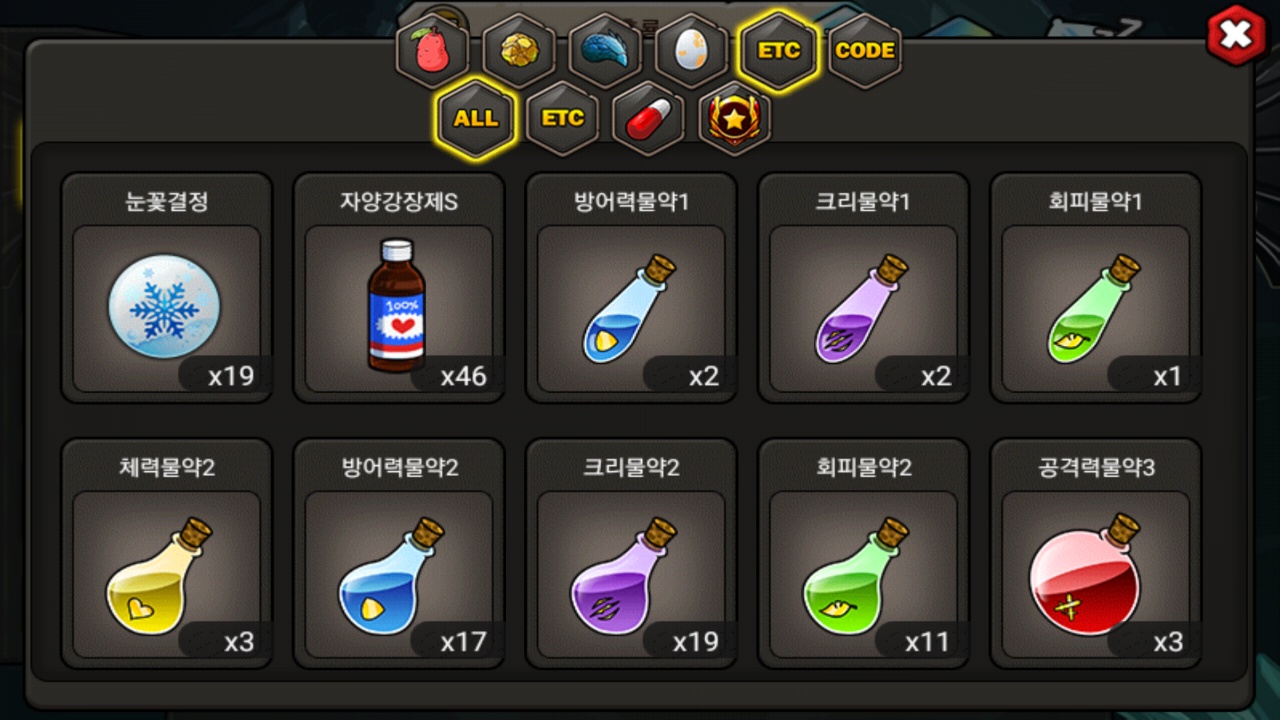Choose the 체력물약2 yellow potion

[x=166, y=553]
